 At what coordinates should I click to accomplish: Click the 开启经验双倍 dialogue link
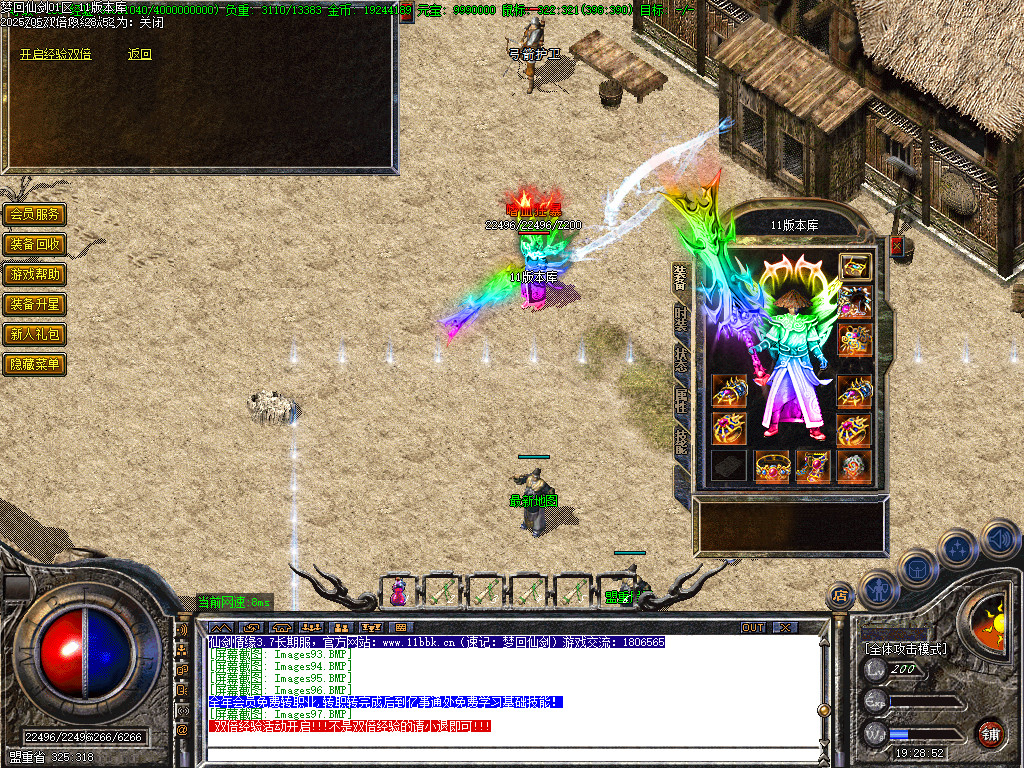[55, 55]
